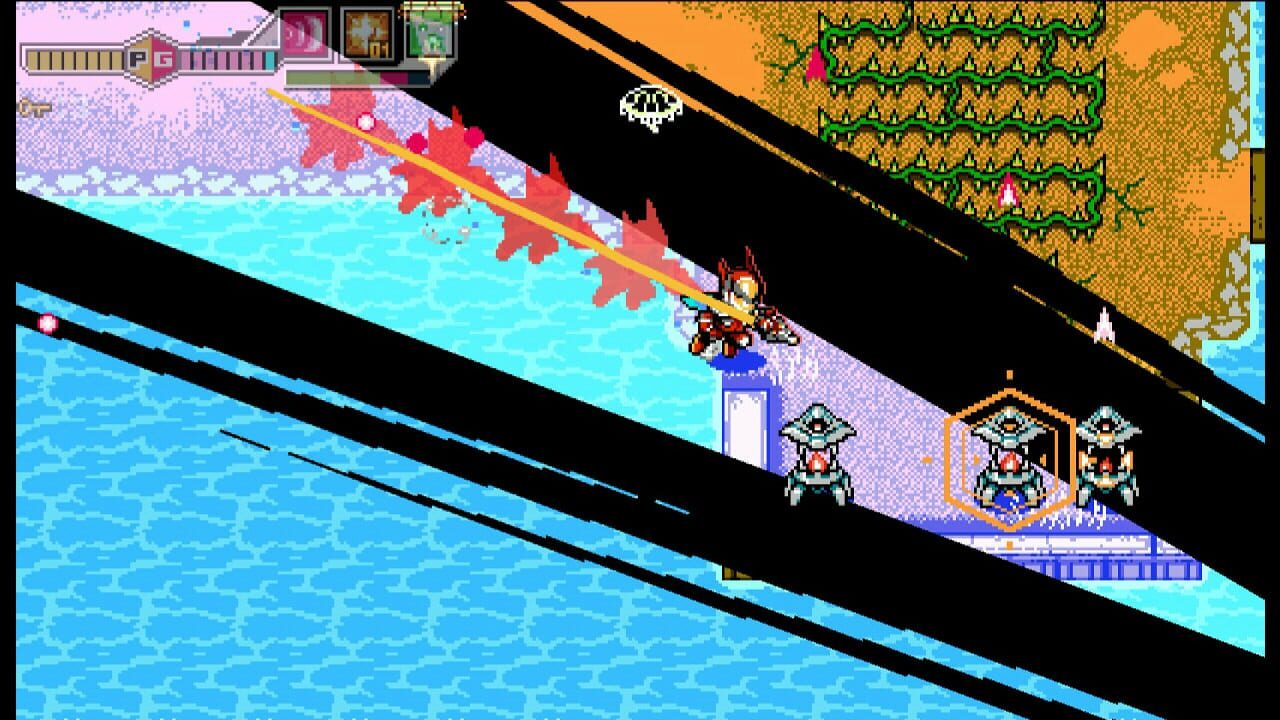Expand the banner above the green portrait icon
The height and width of the screenshot is (720, 1280).
433,6
